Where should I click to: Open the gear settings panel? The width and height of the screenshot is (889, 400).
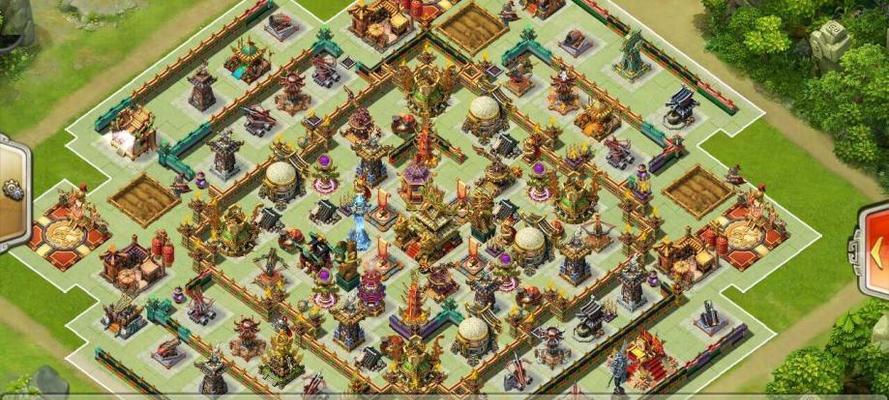coord(11,190)
